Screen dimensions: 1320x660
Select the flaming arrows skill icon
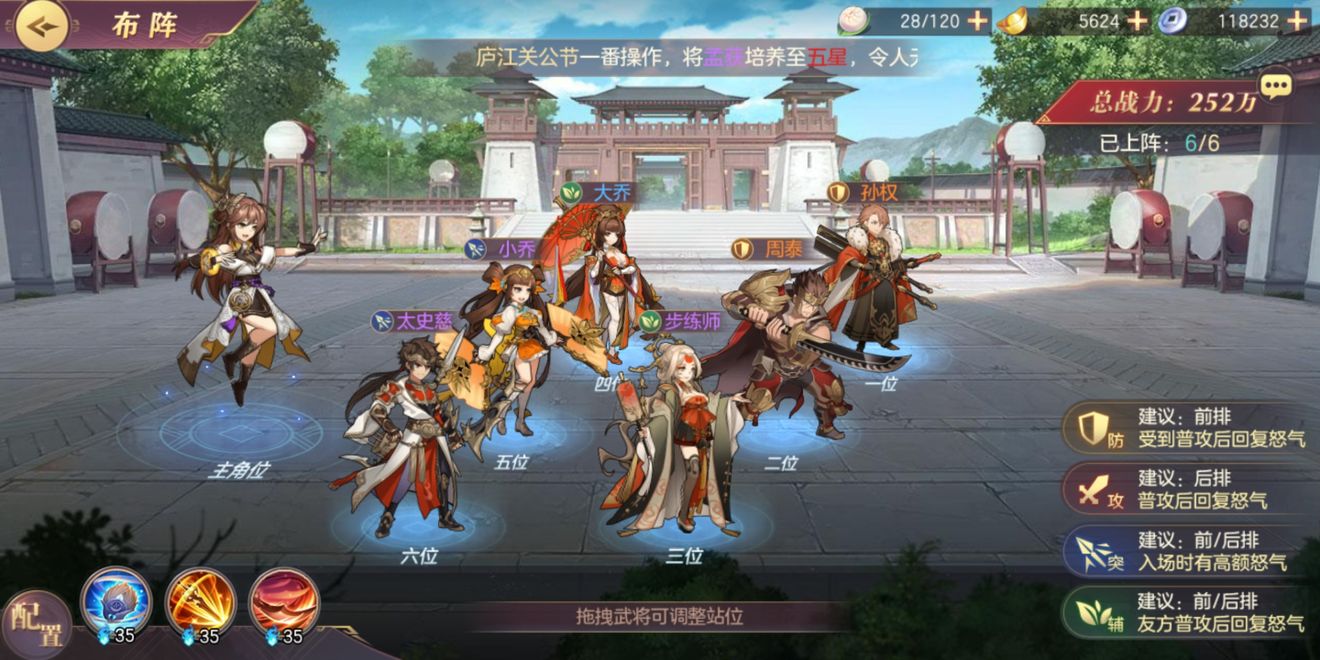pos(200,600)
